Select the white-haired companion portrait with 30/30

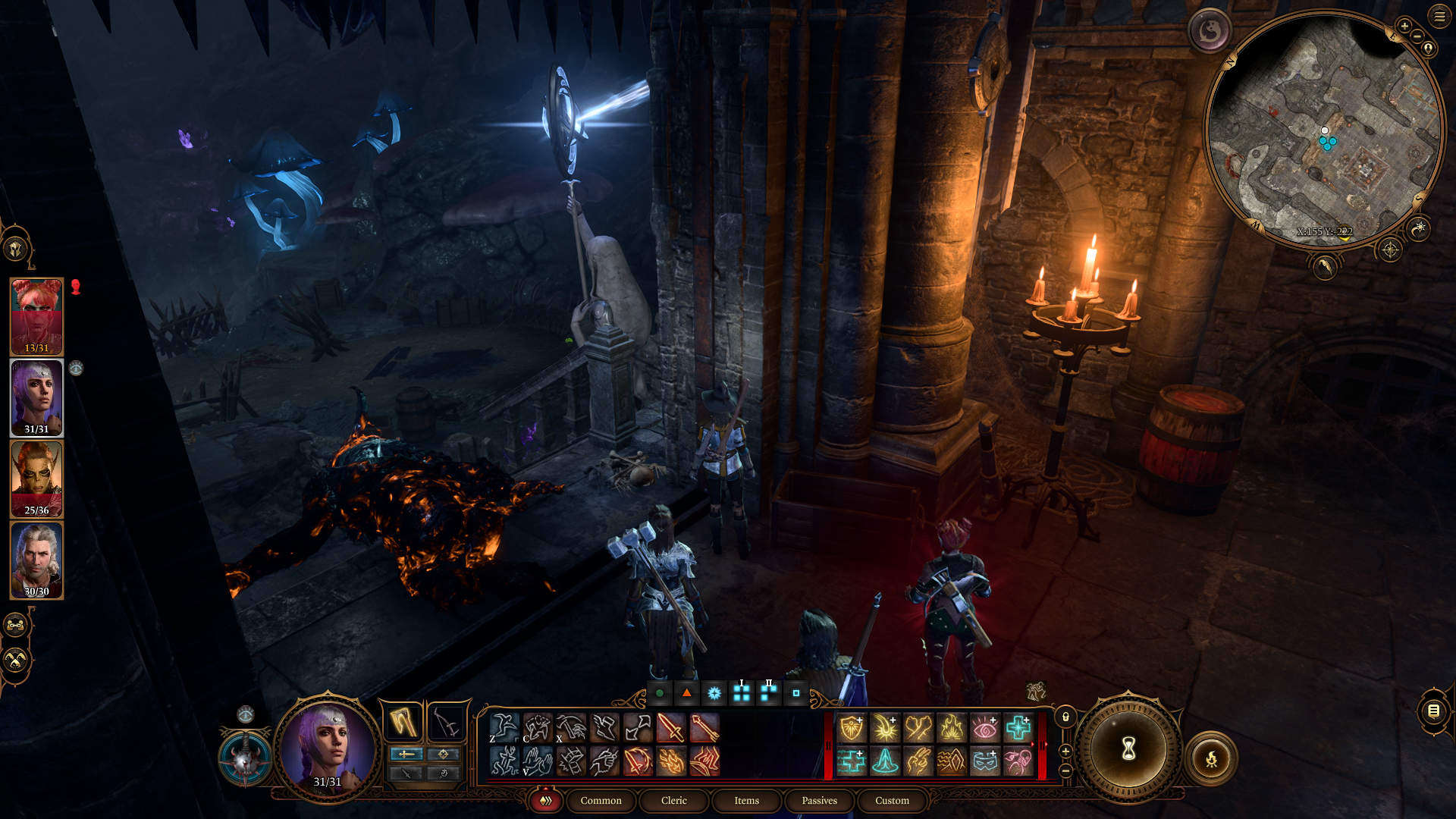coord(36,560)
